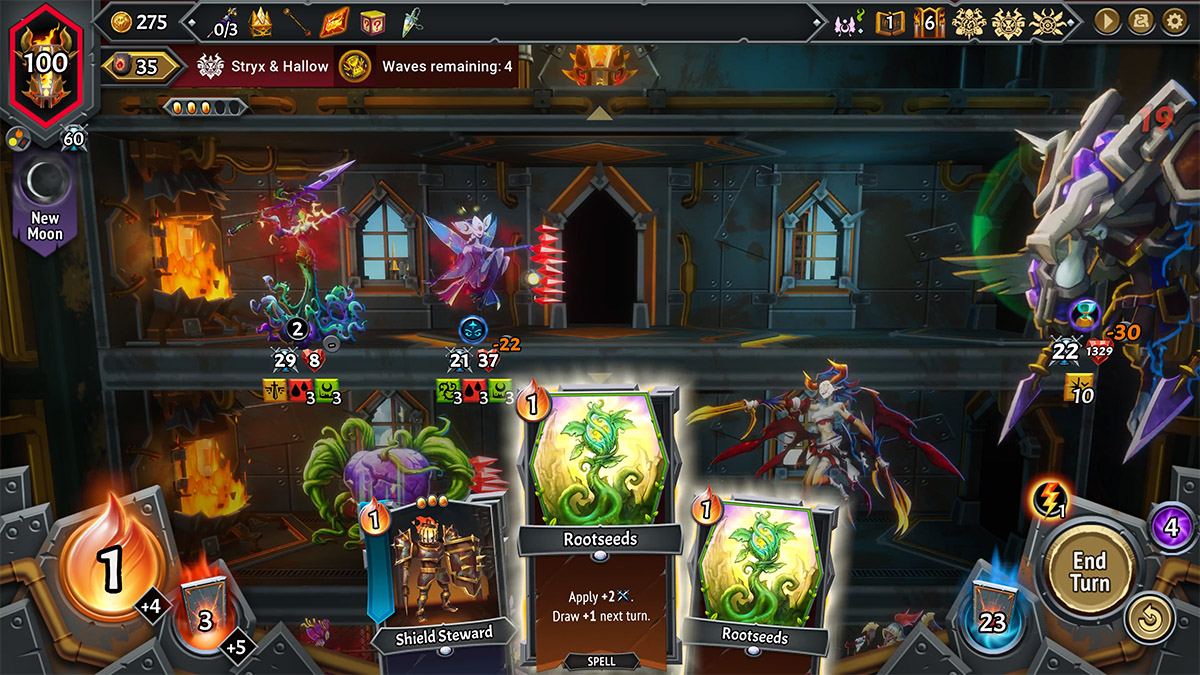This screenshot has width=1200, height=675.
Task: Play the highlighted Rootseeds spell card
Action: (x=599, y=520)
